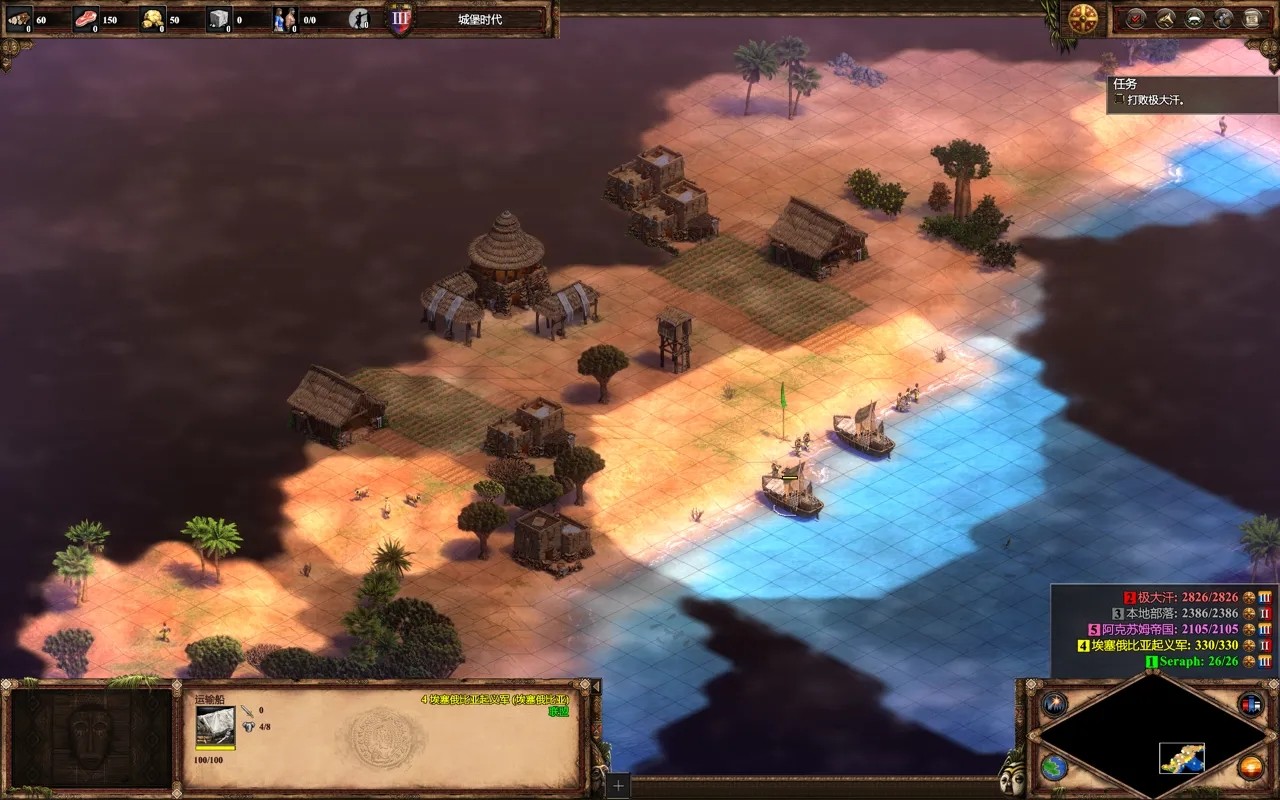
Task: Click the plus button on the bottom bar
Action: [618, 786]
